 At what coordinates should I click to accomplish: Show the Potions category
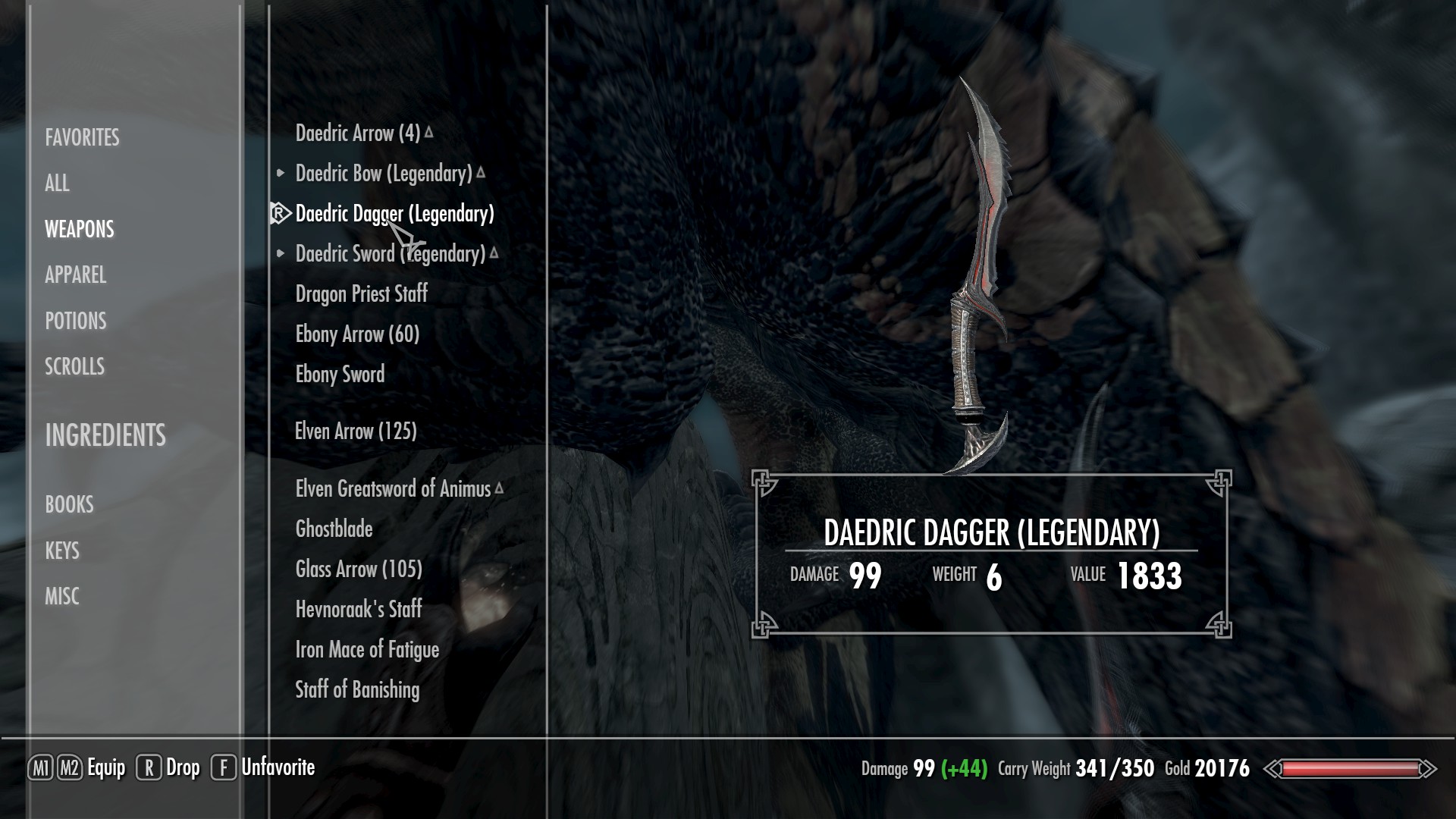[x=75, y=321]
